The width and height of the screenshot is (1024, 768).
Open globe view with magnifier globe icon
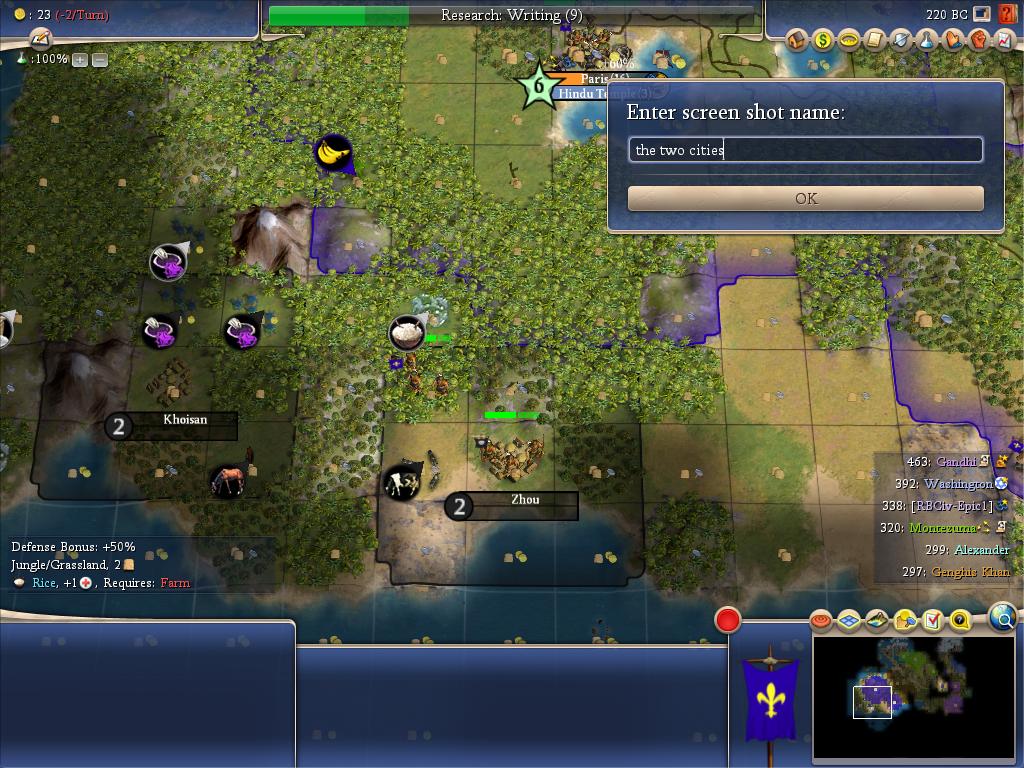point(1002,617)
